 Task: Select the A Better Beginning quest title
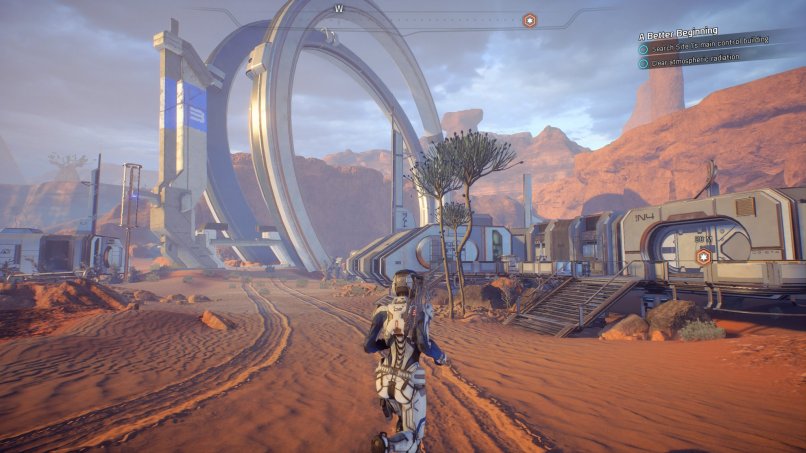[678, 32]
